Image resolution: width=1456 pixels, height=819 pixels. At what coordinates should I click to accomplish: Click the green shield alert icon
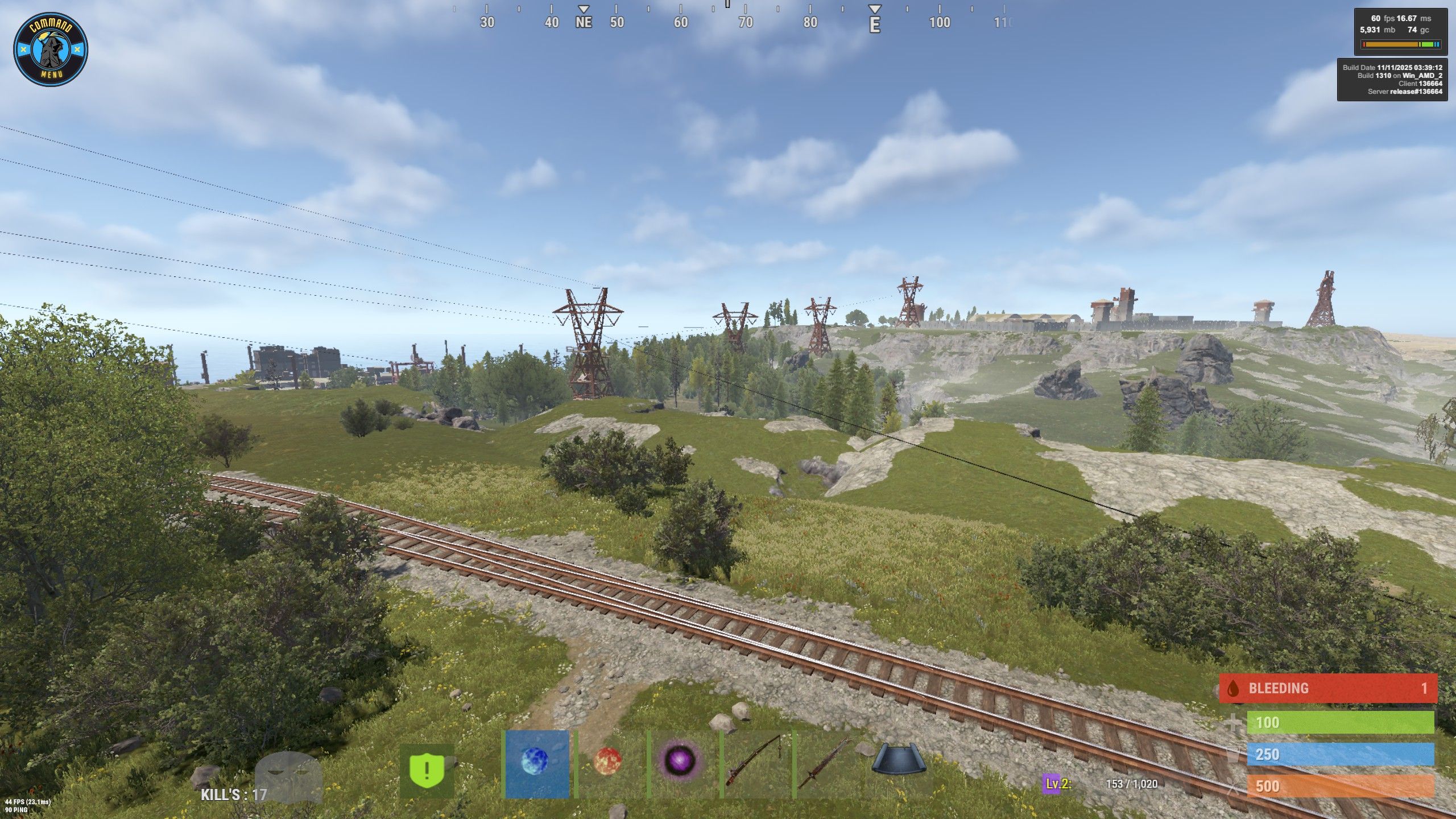tap(427, 770)
